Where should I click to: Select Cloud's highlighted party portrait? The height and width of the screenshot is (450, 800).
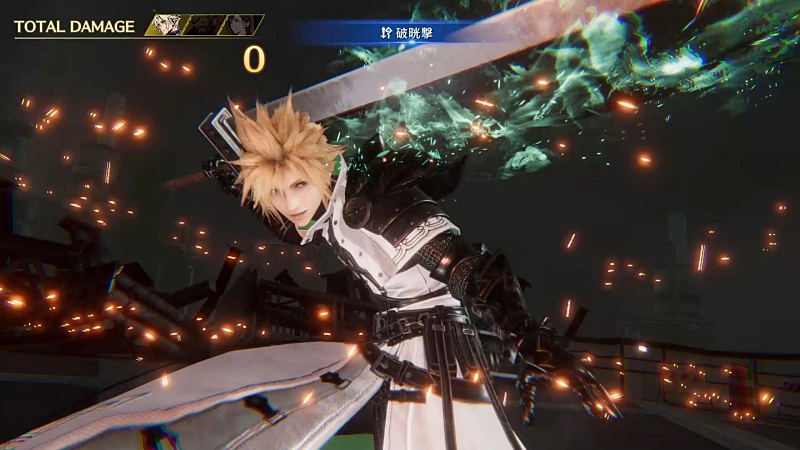tap(165, 25)
